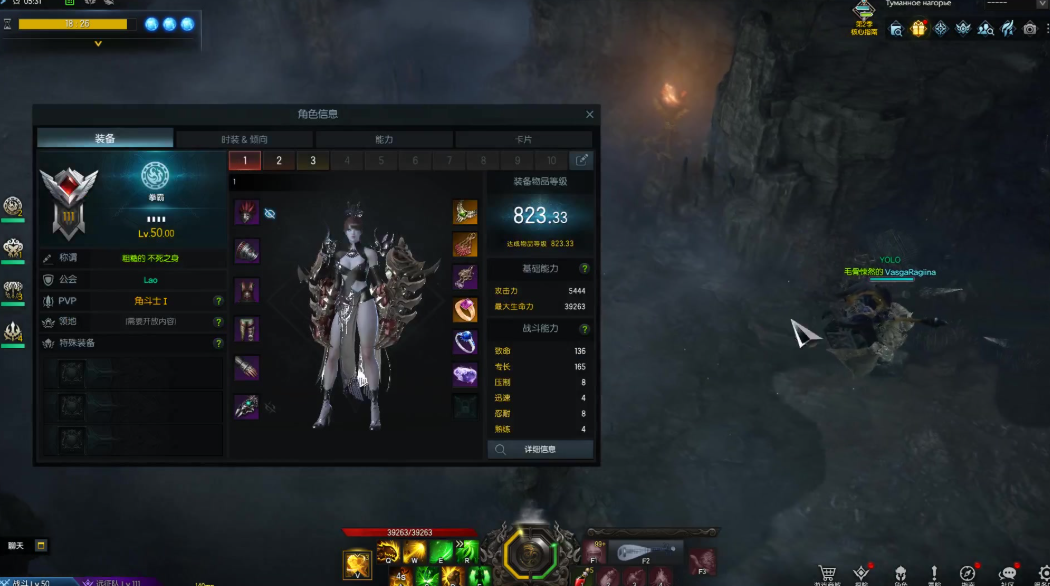Expand the arrow under the yellow timer bar

coord(98,44)
